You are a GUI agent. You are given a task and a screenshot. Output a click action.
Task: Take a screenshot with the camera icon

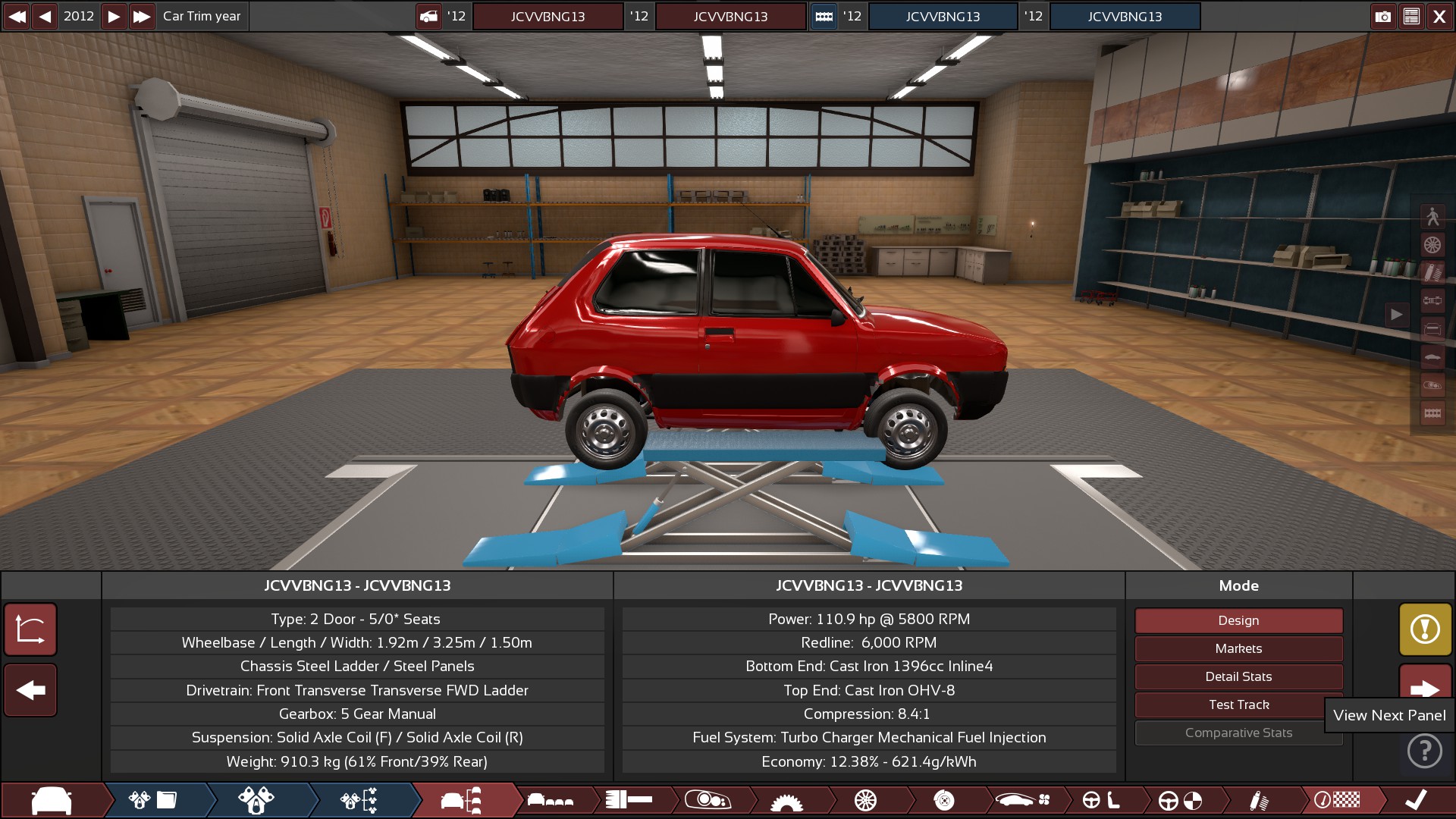(1383, 16)
